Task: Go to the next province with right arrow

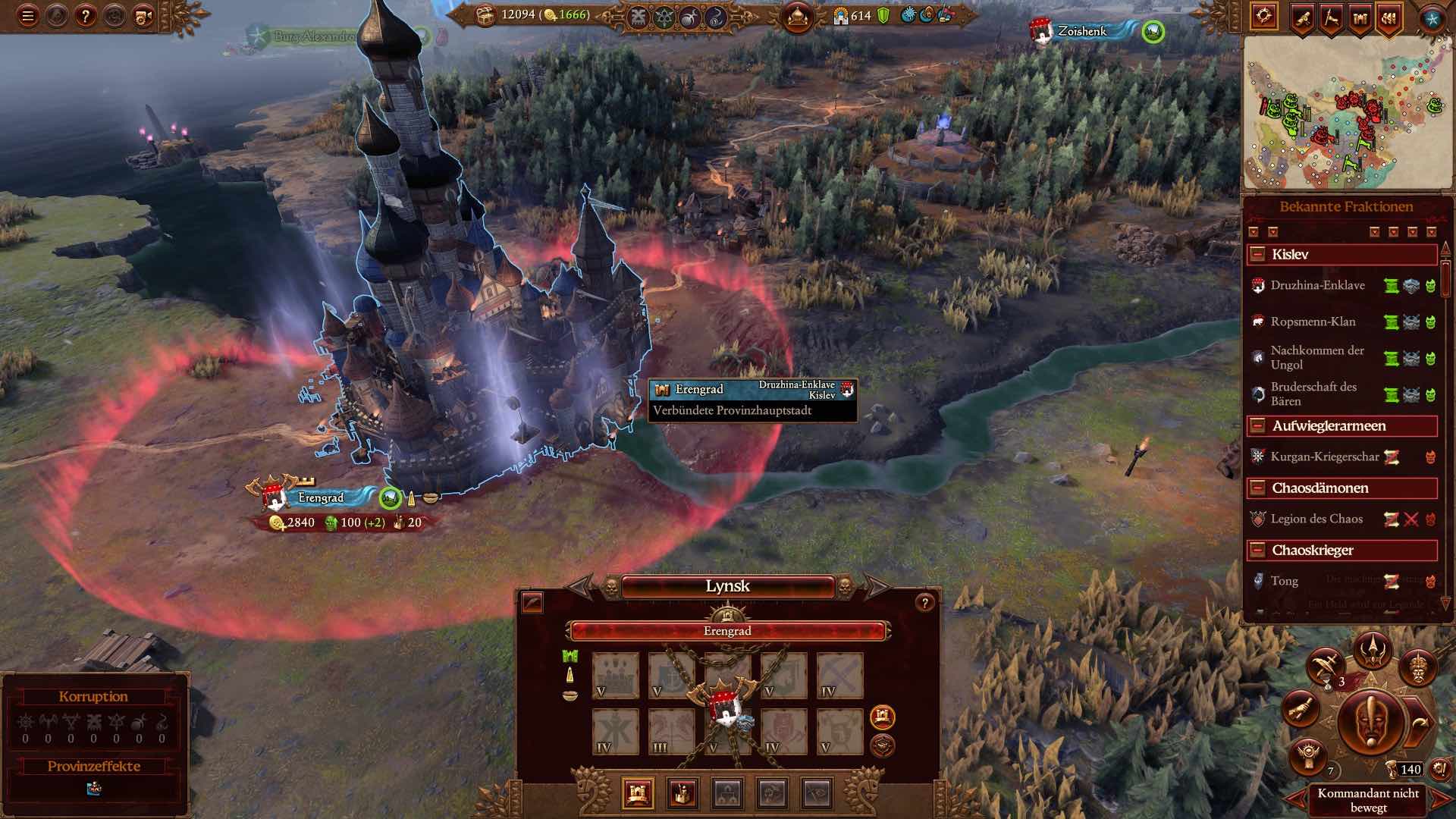Action: click(876, 586)
